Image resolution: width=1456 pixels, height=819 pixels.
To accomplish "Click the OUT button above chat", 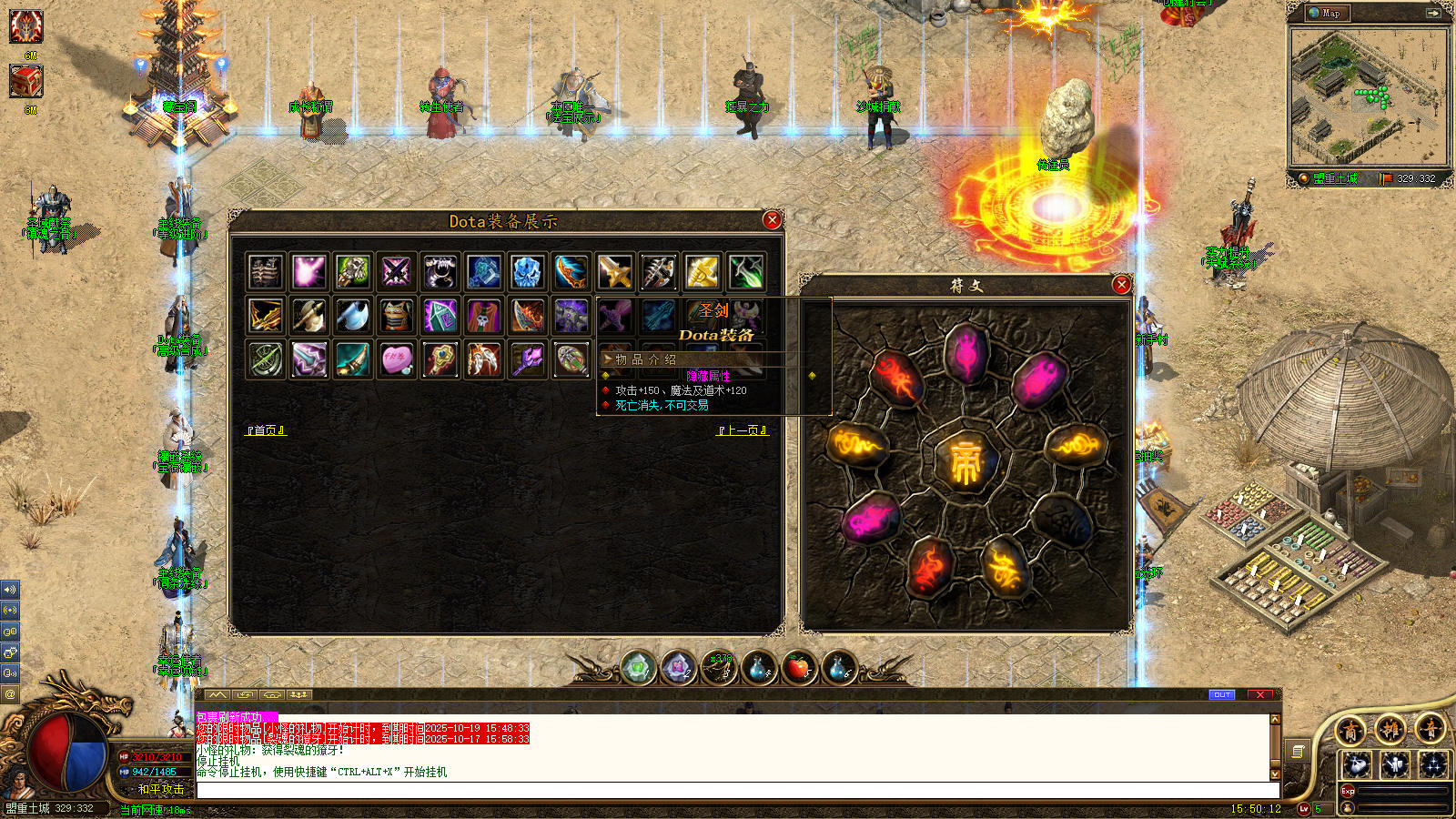I will (1221, 694).
